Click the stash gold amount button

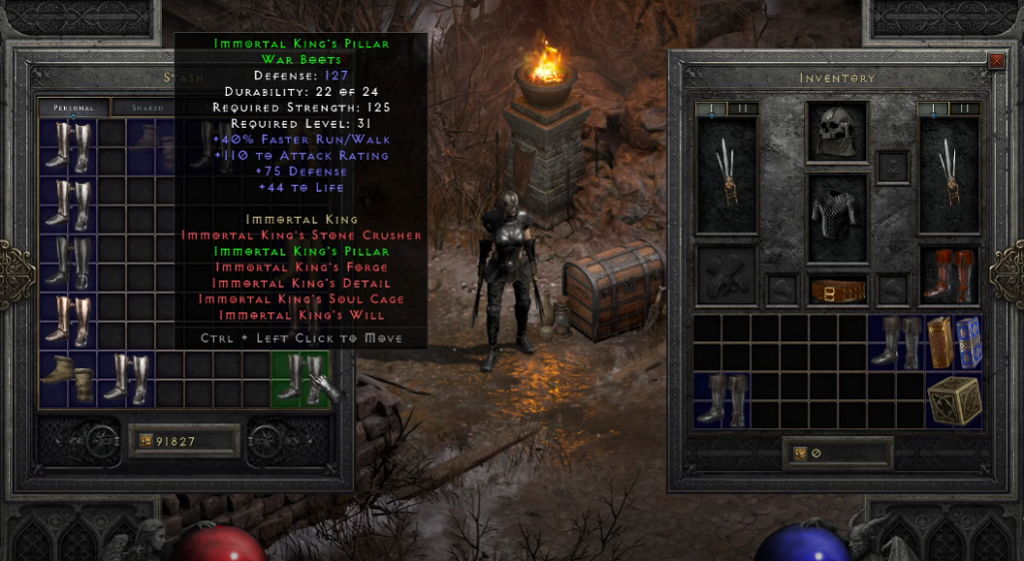[x=182, y=440]
